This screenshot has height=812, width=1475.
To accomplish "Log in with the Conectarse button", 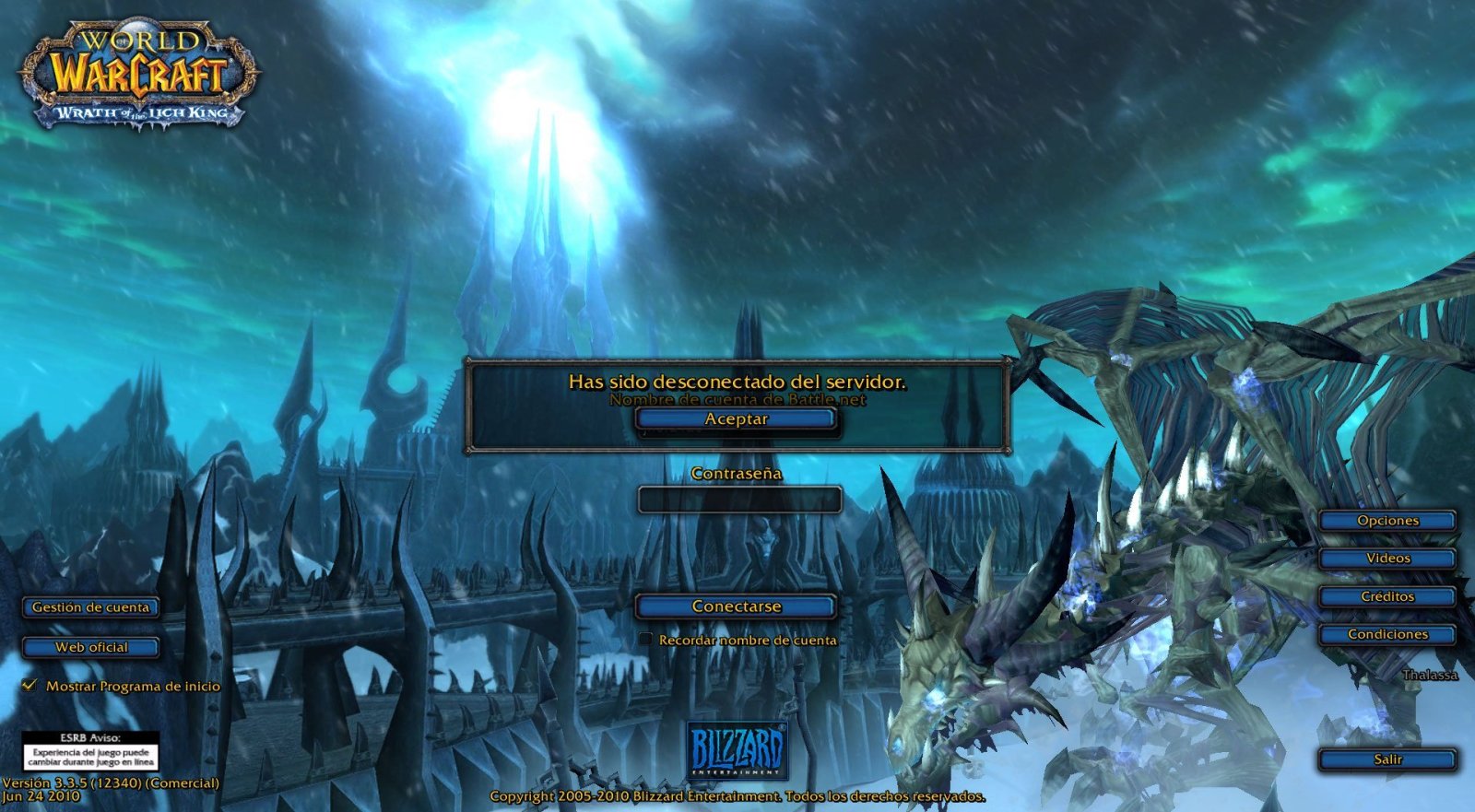I will click(x=736, y=606).
